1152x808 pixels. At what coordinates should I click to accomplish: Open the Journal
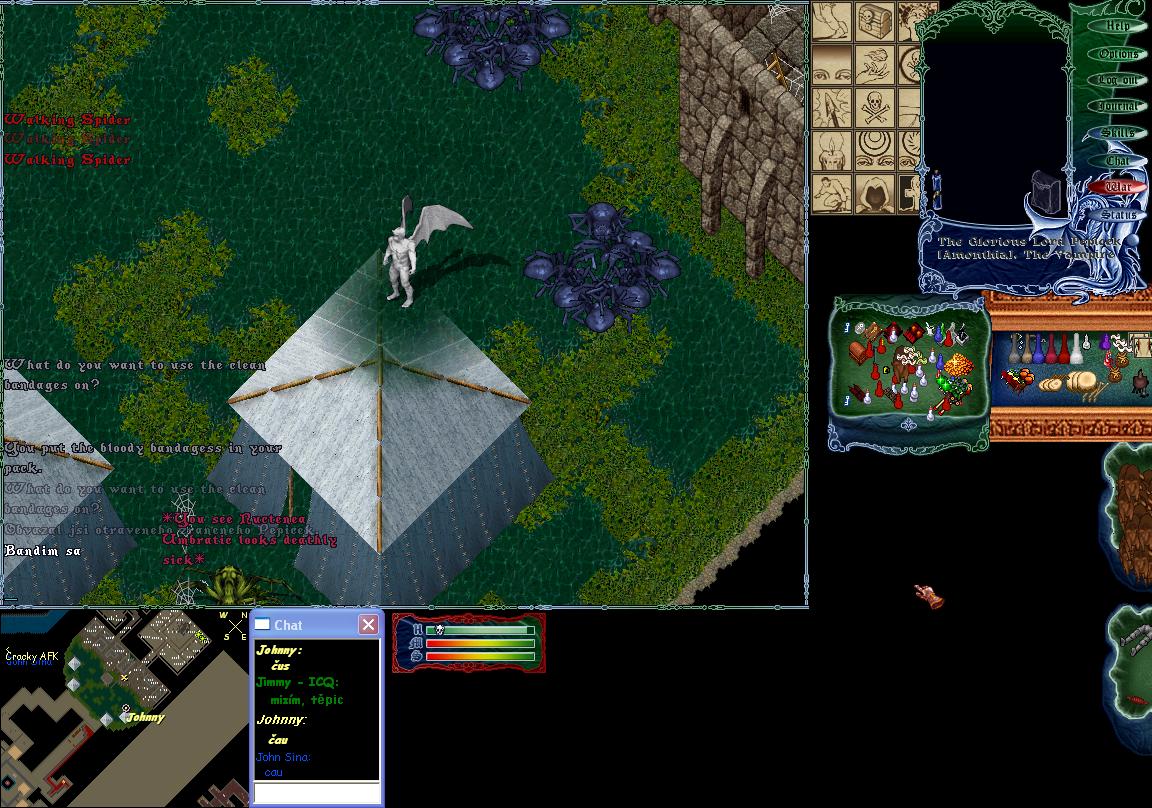click(1118, 106)
